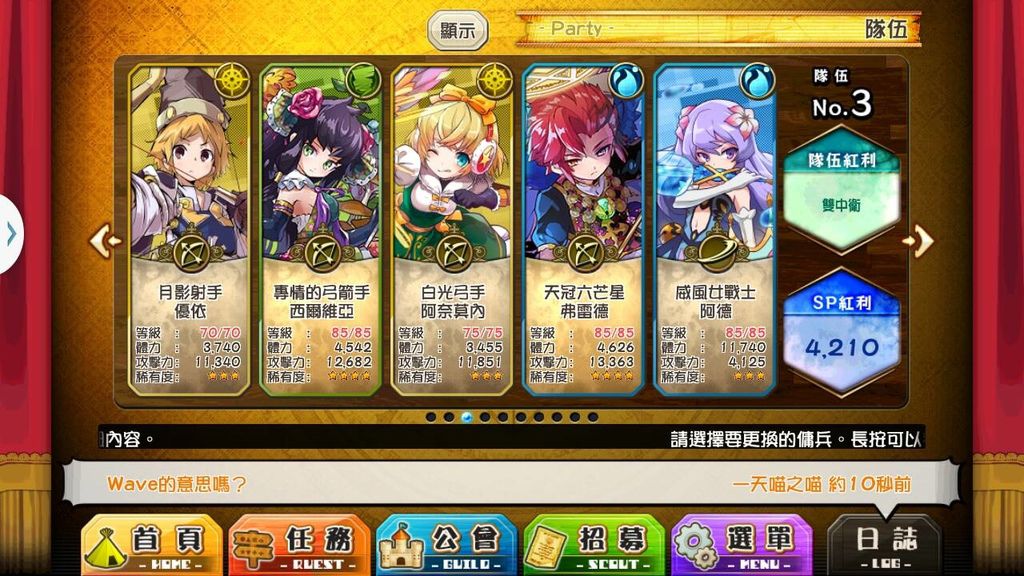Pick the 天冠六芒星 弗雷德 card

583,230
